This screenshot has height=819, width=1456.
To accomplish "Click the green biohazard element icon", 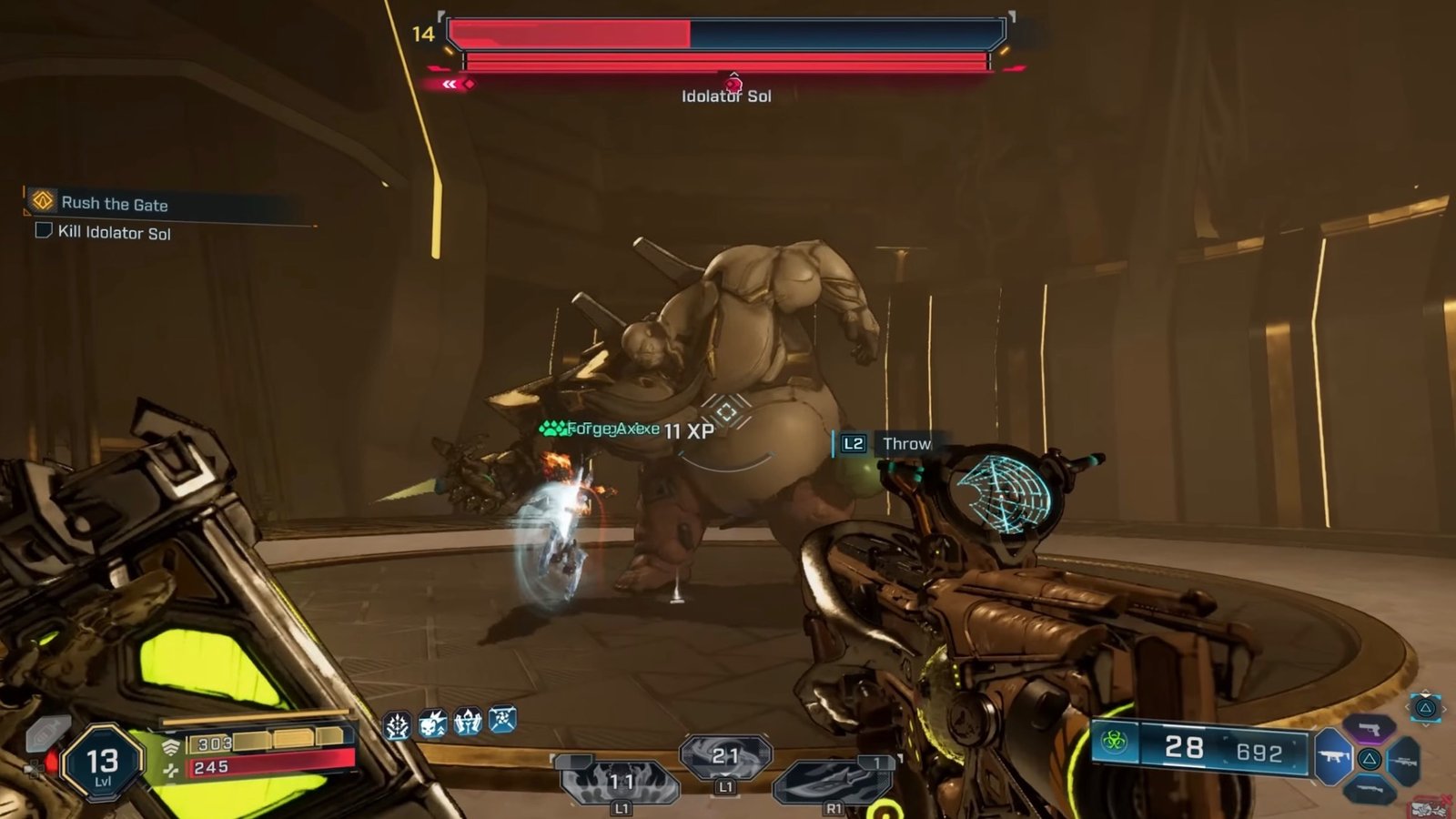I will pos(1114,743).
